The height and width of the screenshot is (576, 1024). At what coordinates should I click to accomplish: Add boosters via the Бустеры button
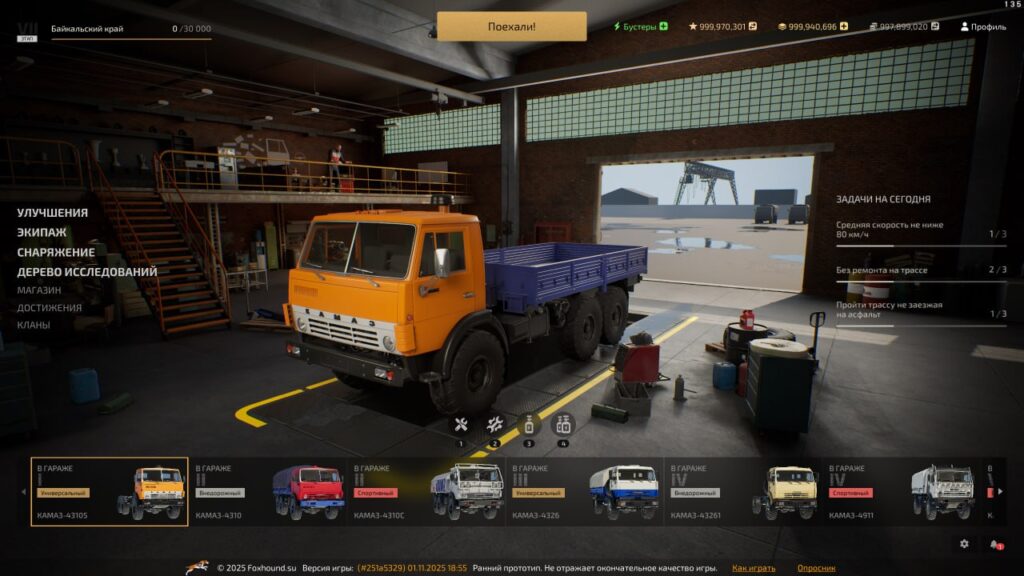point(640,26)
